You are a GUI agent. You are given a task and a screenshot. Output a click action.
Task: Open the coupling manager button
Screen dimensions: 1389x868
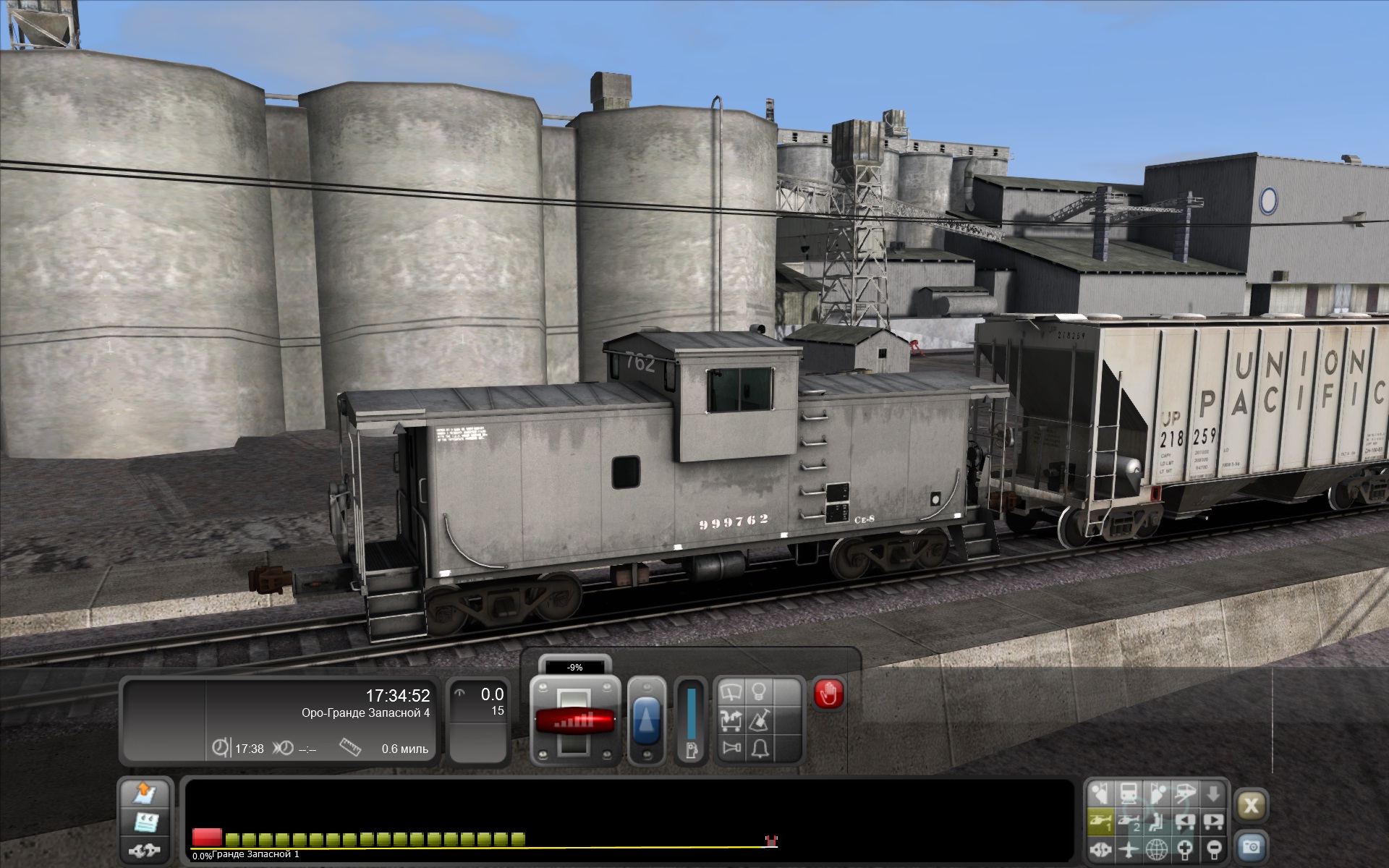pyautogui.click(x=145, y=849)
